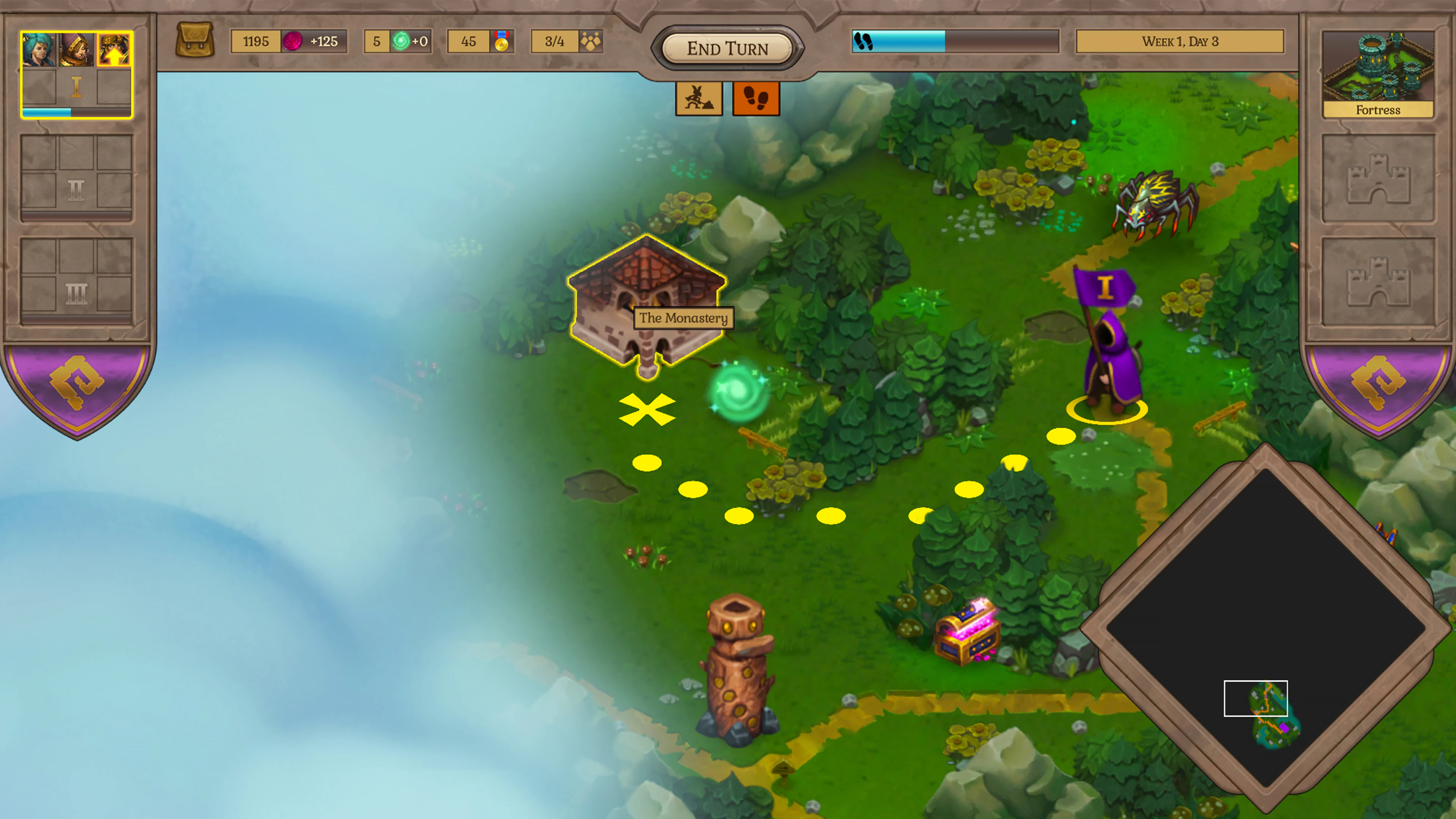Expand the tier II unit slot section
This screenshot has height=819, width=1456.
pyautogui.click(x=77, y=190)
